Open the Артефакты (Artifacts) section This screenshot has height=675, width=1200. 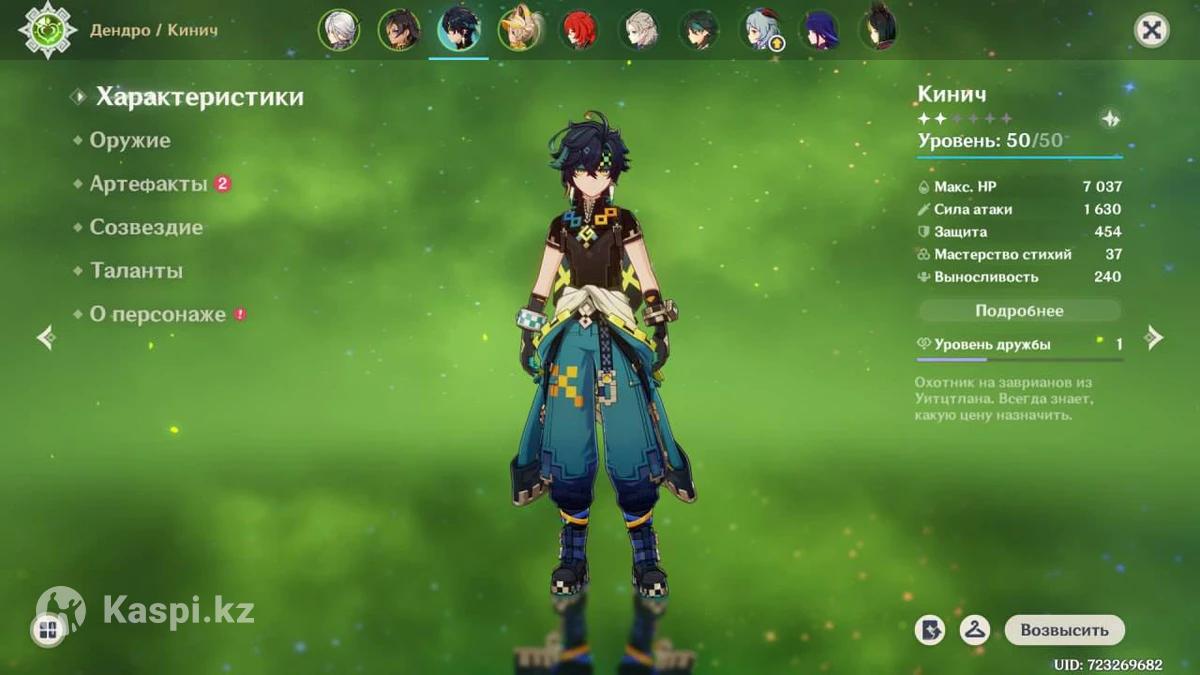point(149,184)
